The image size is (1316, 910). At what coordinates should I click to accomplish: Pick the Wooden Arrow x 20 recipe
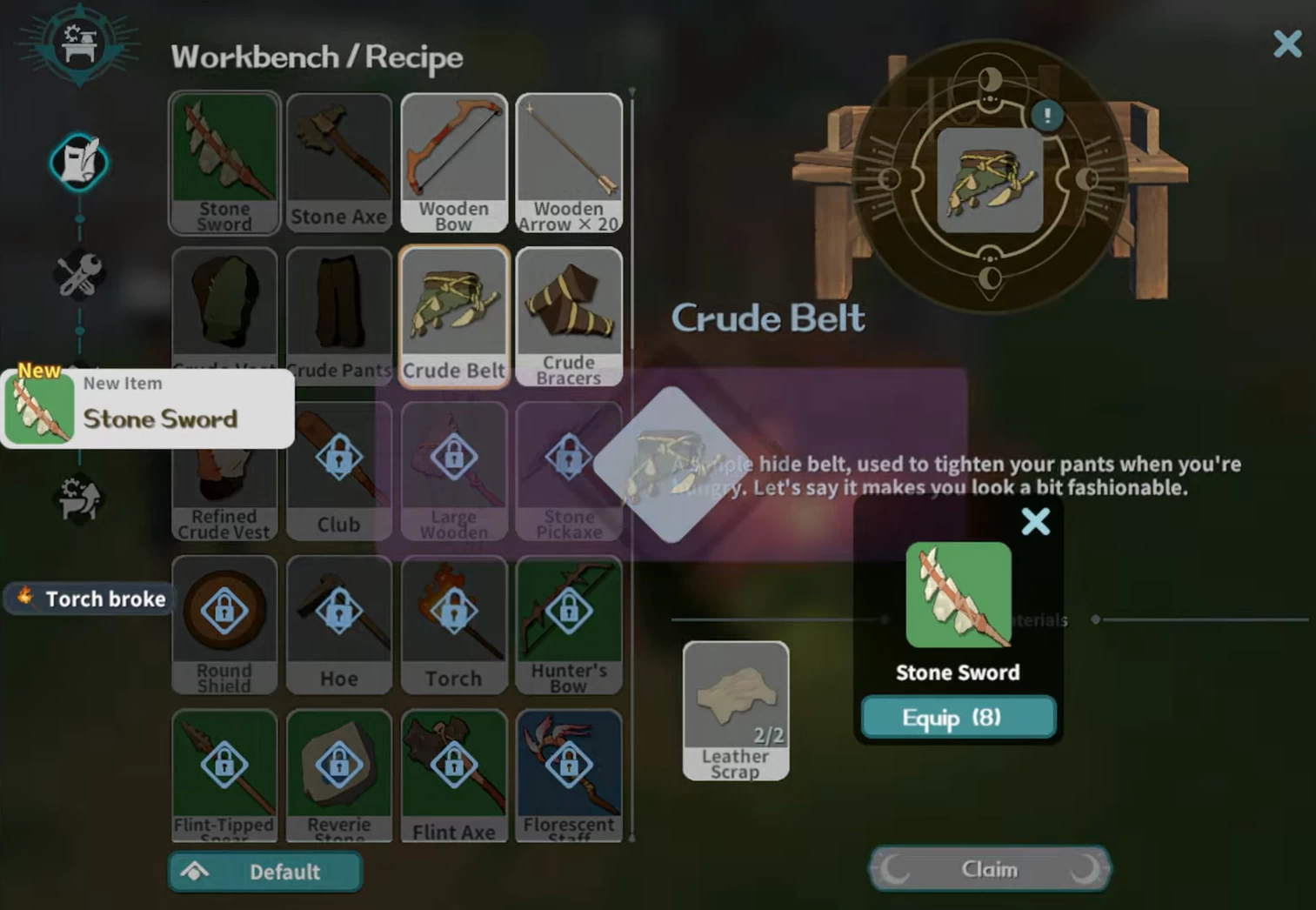coord(569,163)
